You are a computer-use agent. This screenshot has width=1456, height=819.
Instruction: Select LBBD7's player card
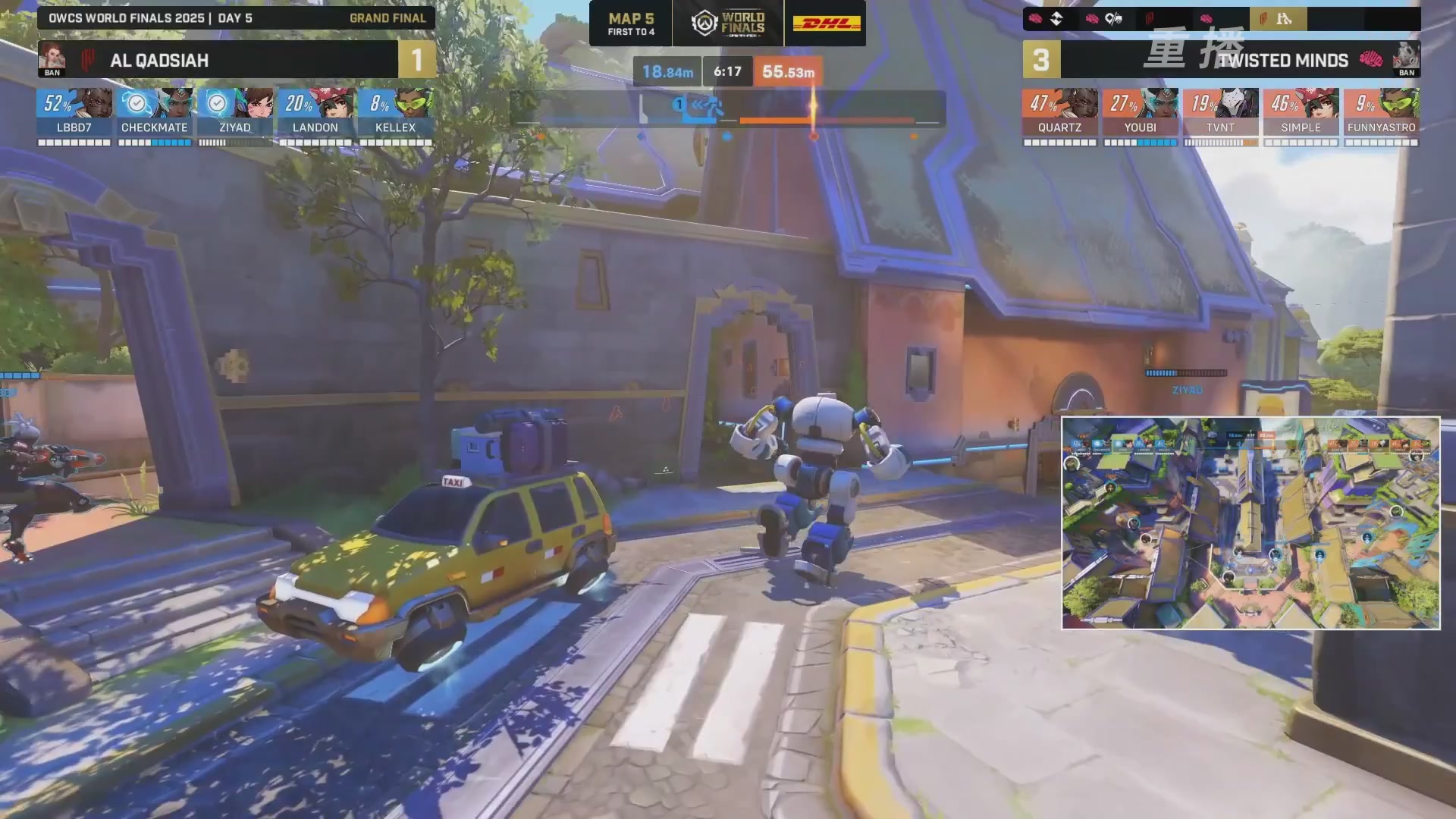click(74, 115)
